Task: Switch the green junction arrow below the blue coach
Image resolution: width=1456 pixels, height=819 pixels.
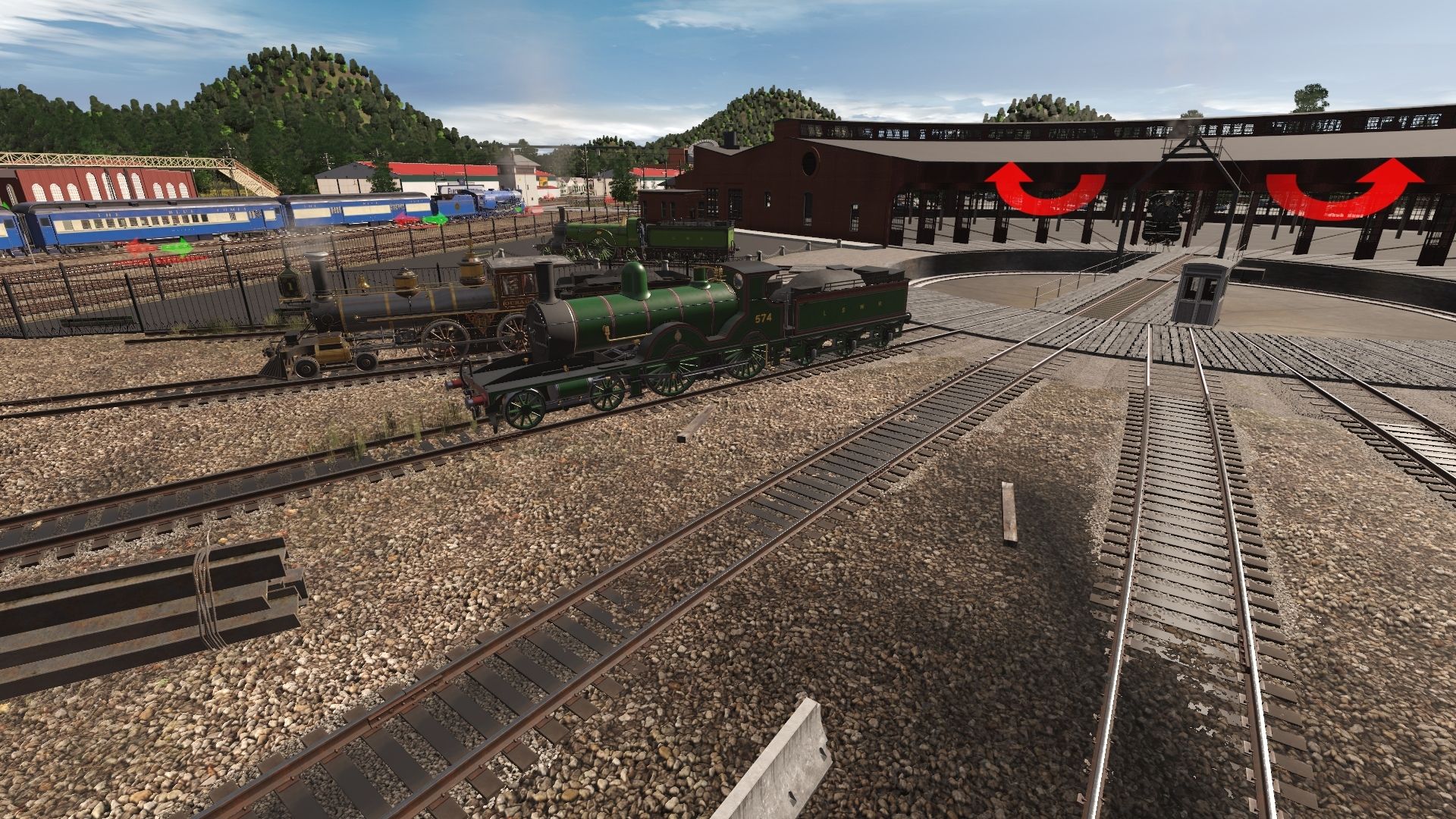Action: tap(177, 246)
